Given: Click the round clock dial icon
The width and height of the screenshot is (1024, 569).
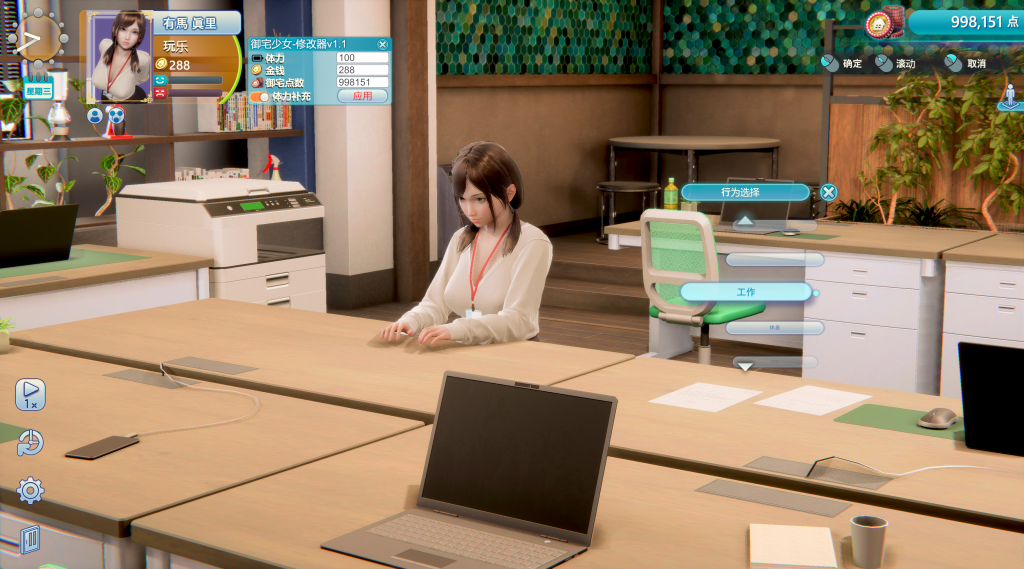Looking at the screenshot, I should pos(40,38).
